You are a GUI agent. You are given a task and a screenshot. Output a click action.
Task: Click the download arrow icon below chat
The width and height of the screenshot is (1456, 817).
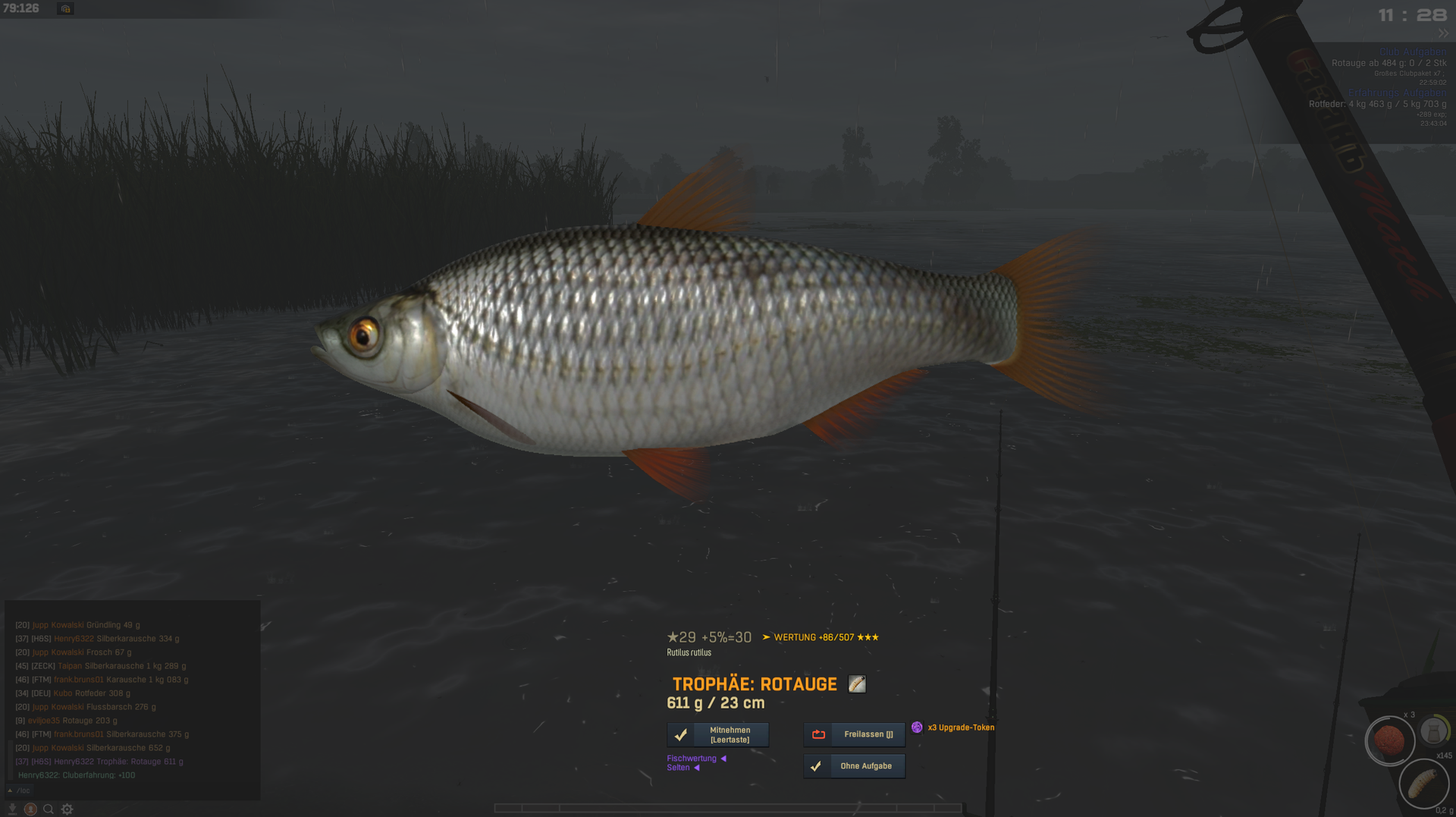12,809
